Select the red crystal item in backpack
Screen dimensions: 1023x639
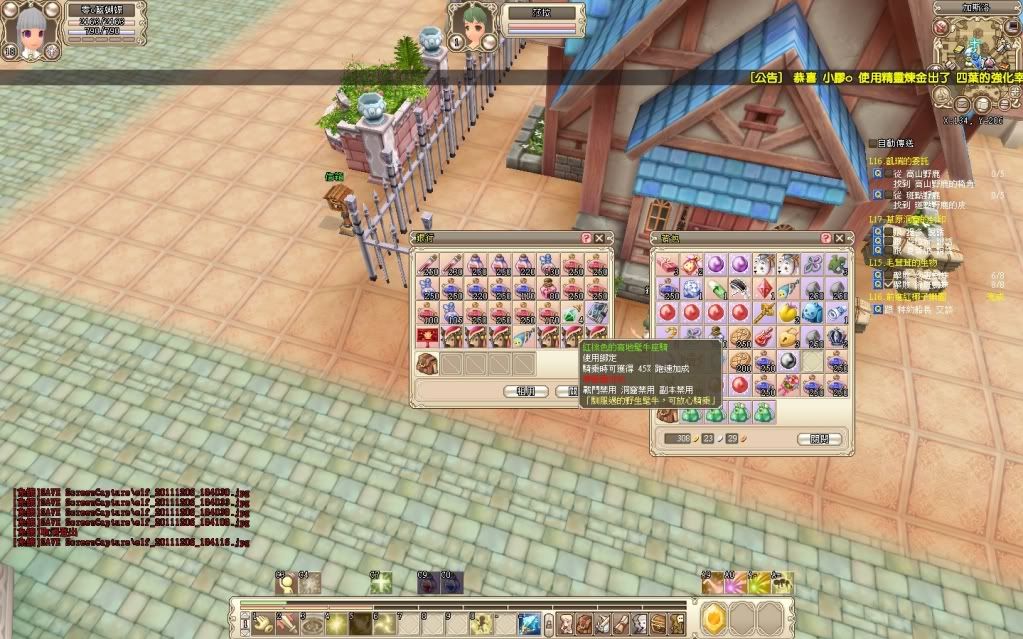click(764, 289)
